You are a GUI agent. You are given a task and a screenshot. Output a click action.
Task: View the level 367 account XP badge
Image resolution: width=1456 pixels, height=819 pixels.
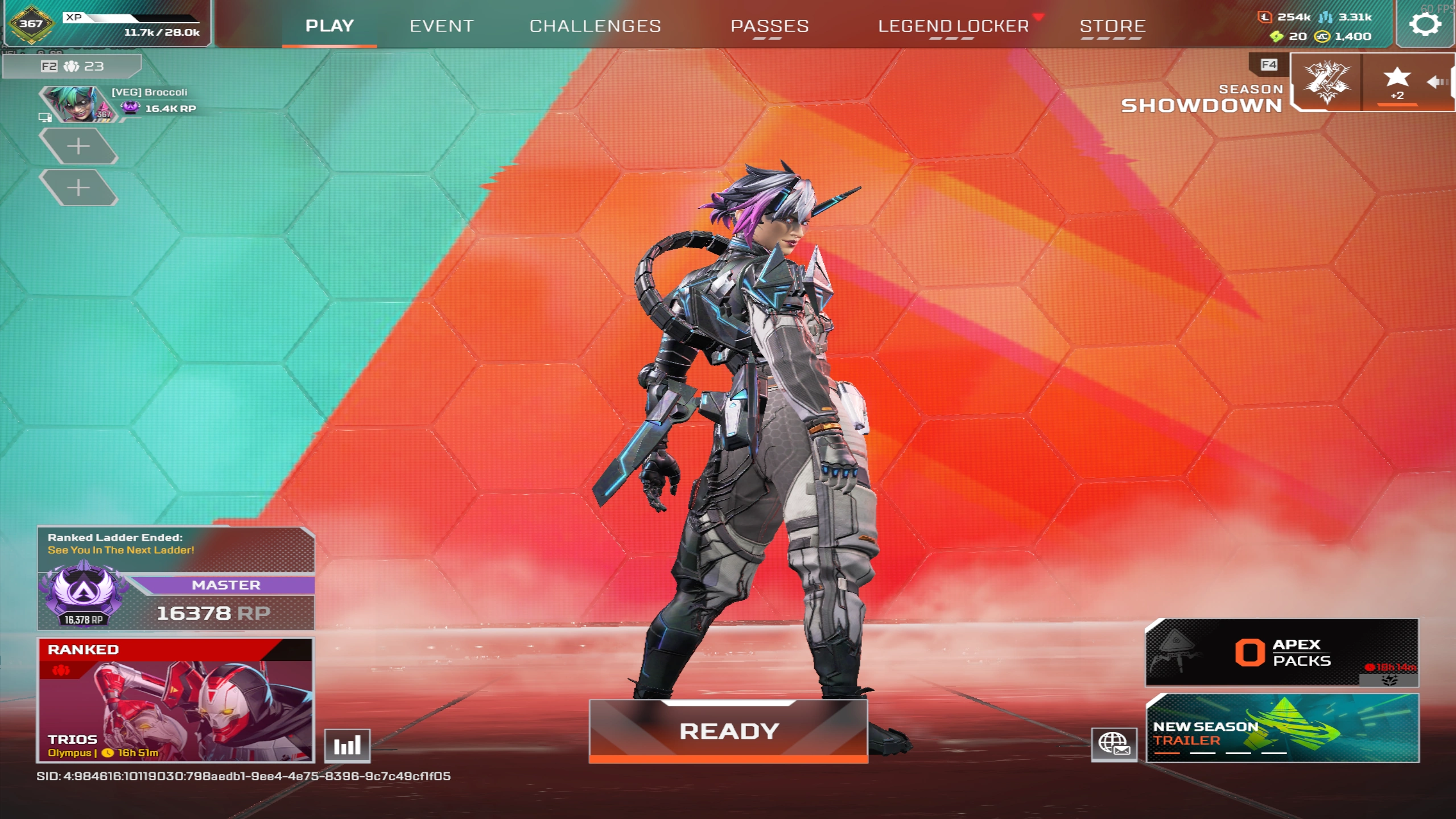pos(31,24)
